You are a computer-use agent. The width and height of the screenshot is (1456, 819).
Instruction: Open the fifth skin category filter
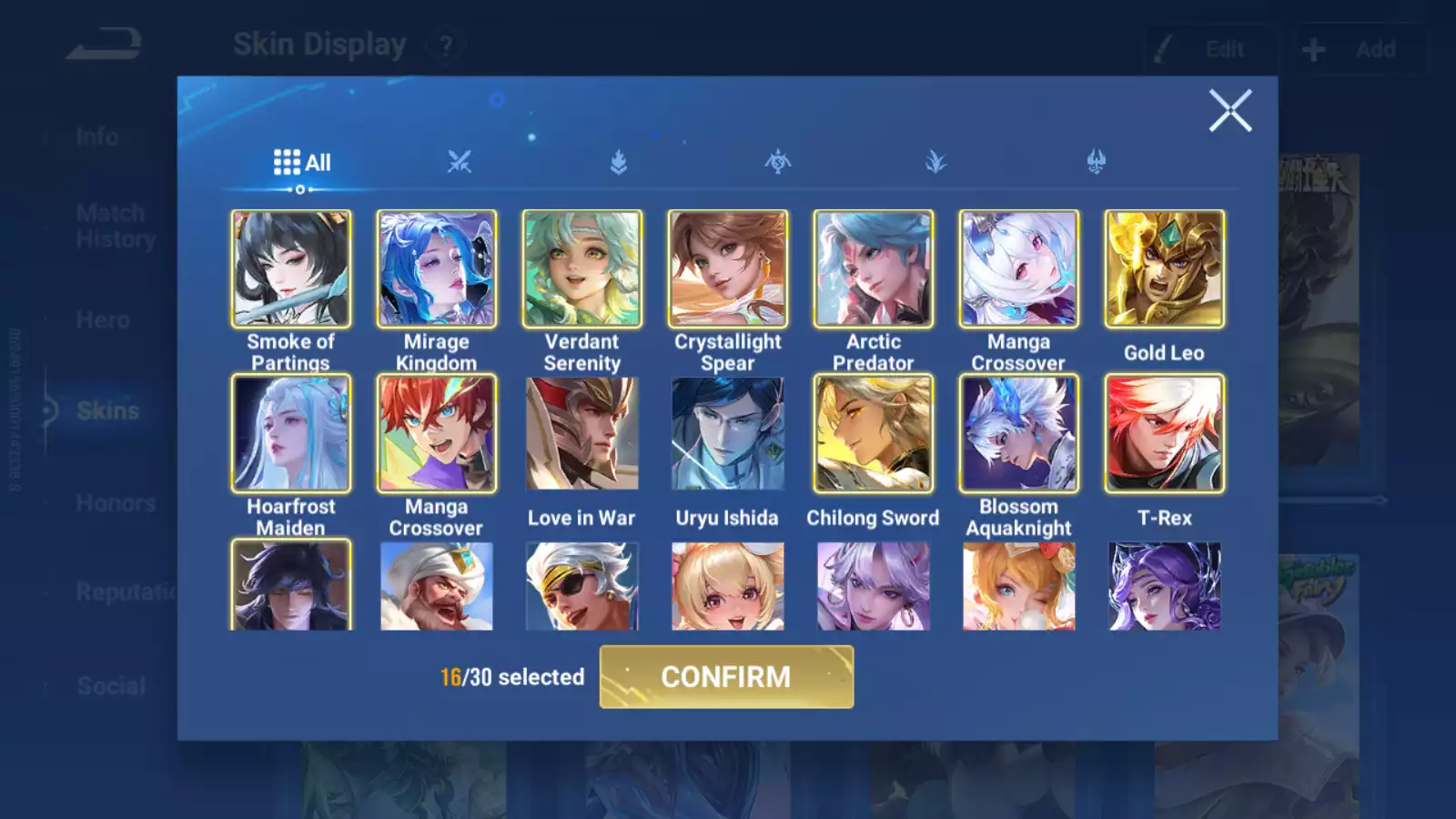pyautogui.click(x=935, y=162)
